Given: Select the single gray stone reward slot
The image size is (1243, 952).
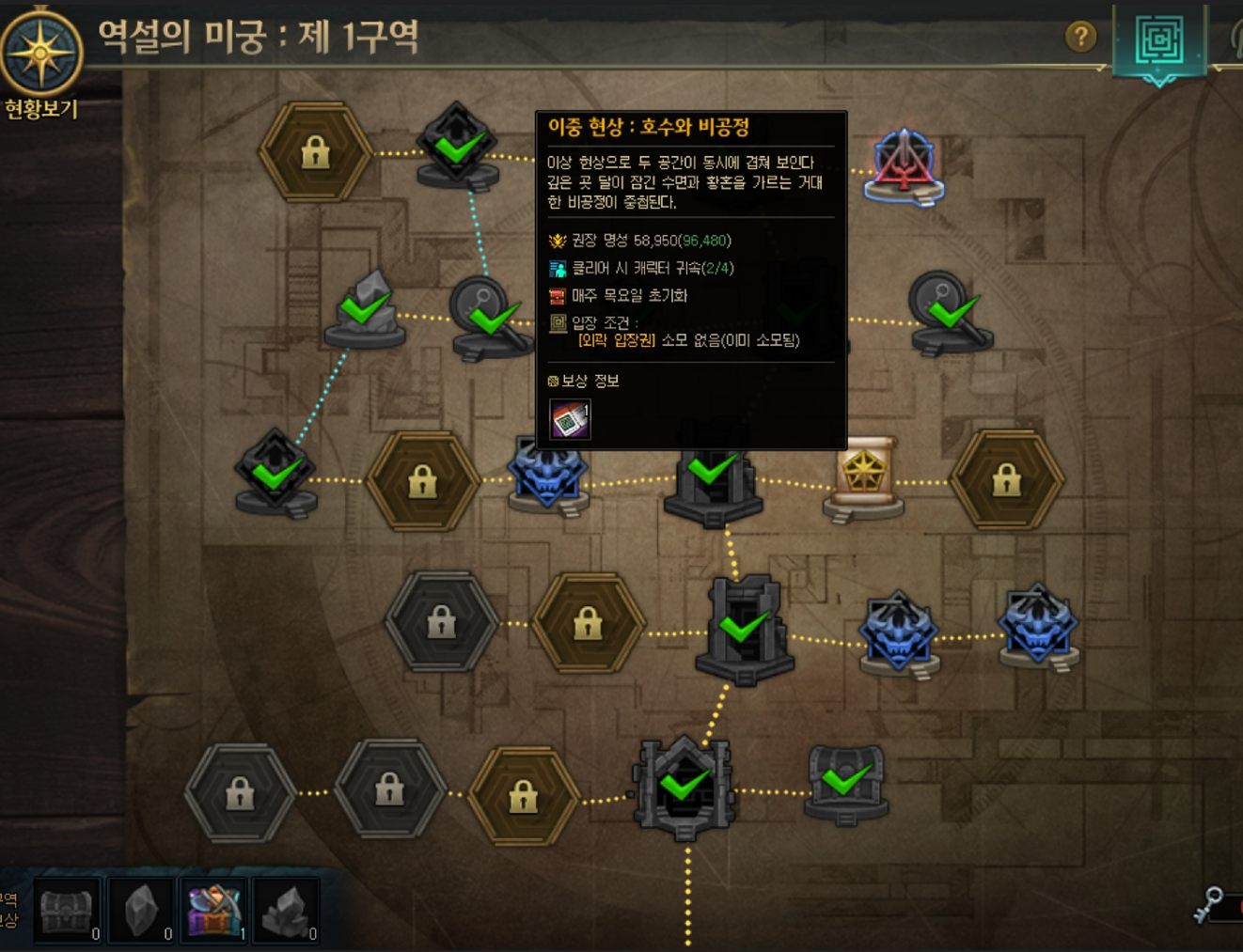Looking at the screenshot, I should (141, 910).
